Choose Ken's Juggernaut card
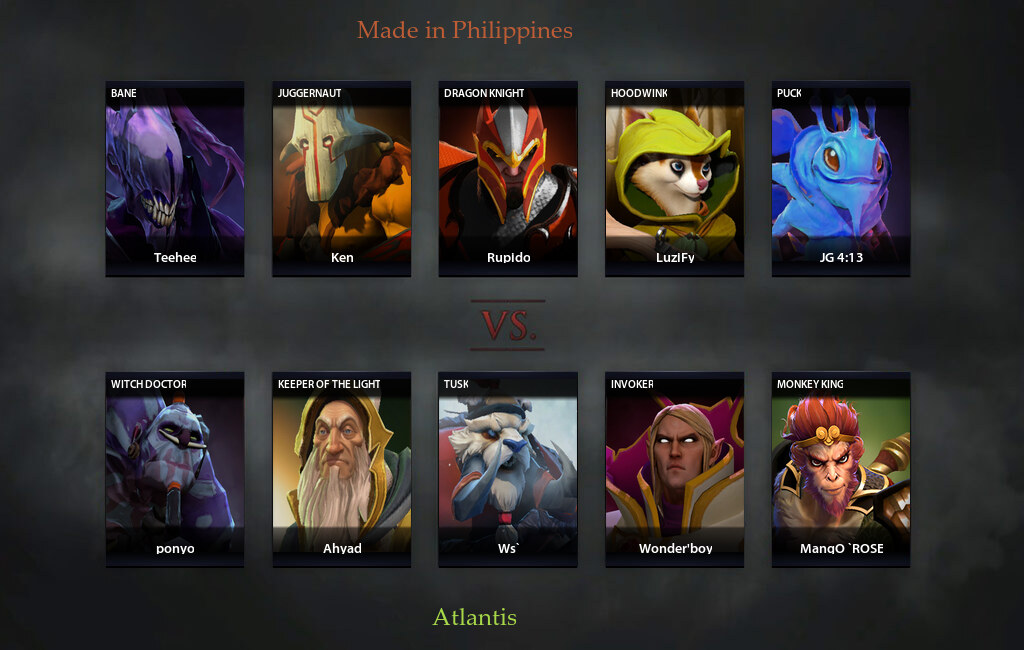The image size is (1024, 650). [342, 178]
